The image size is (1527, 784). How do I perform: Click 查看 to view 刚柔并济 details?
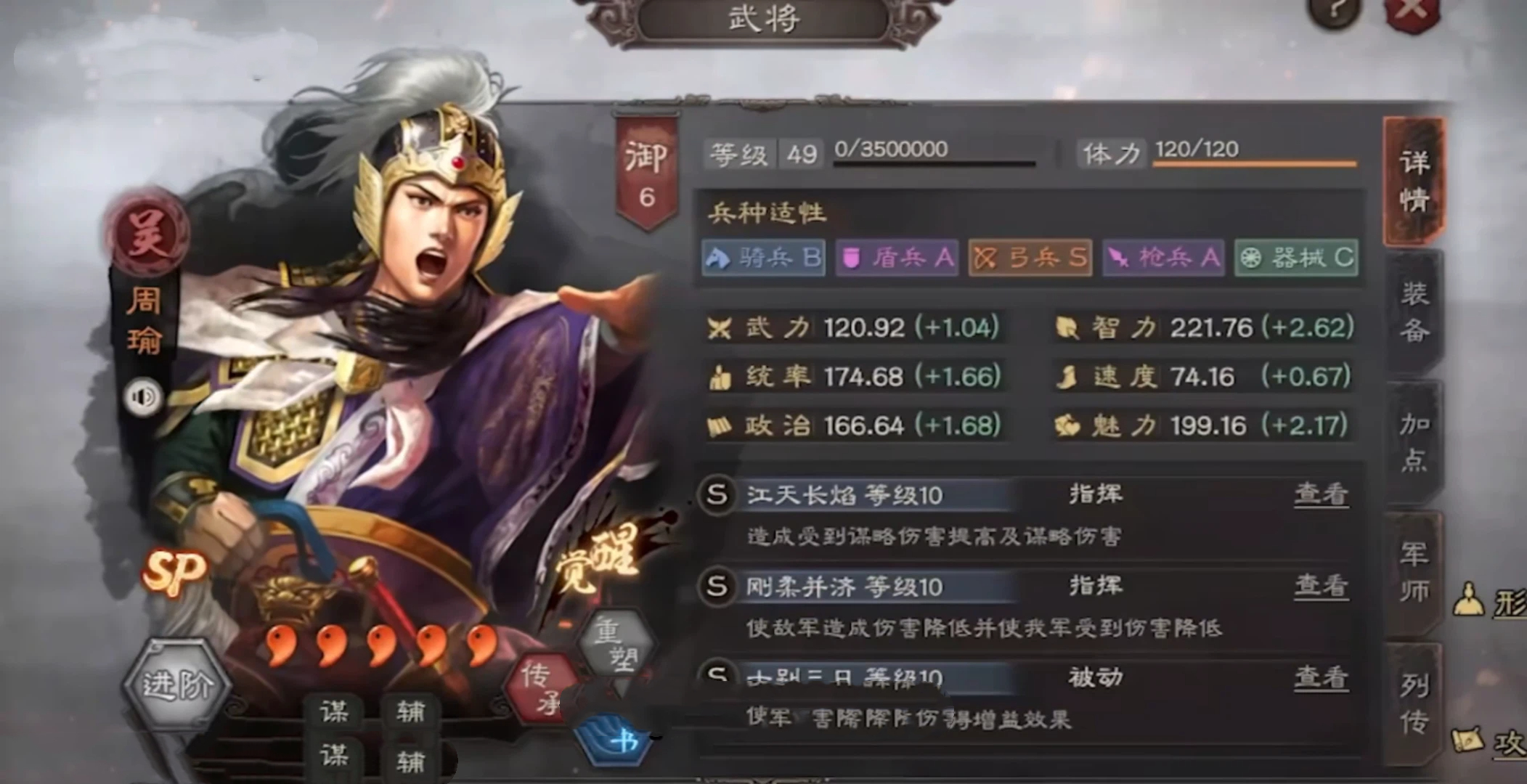pyautogui.click(x=1324, y=587)
